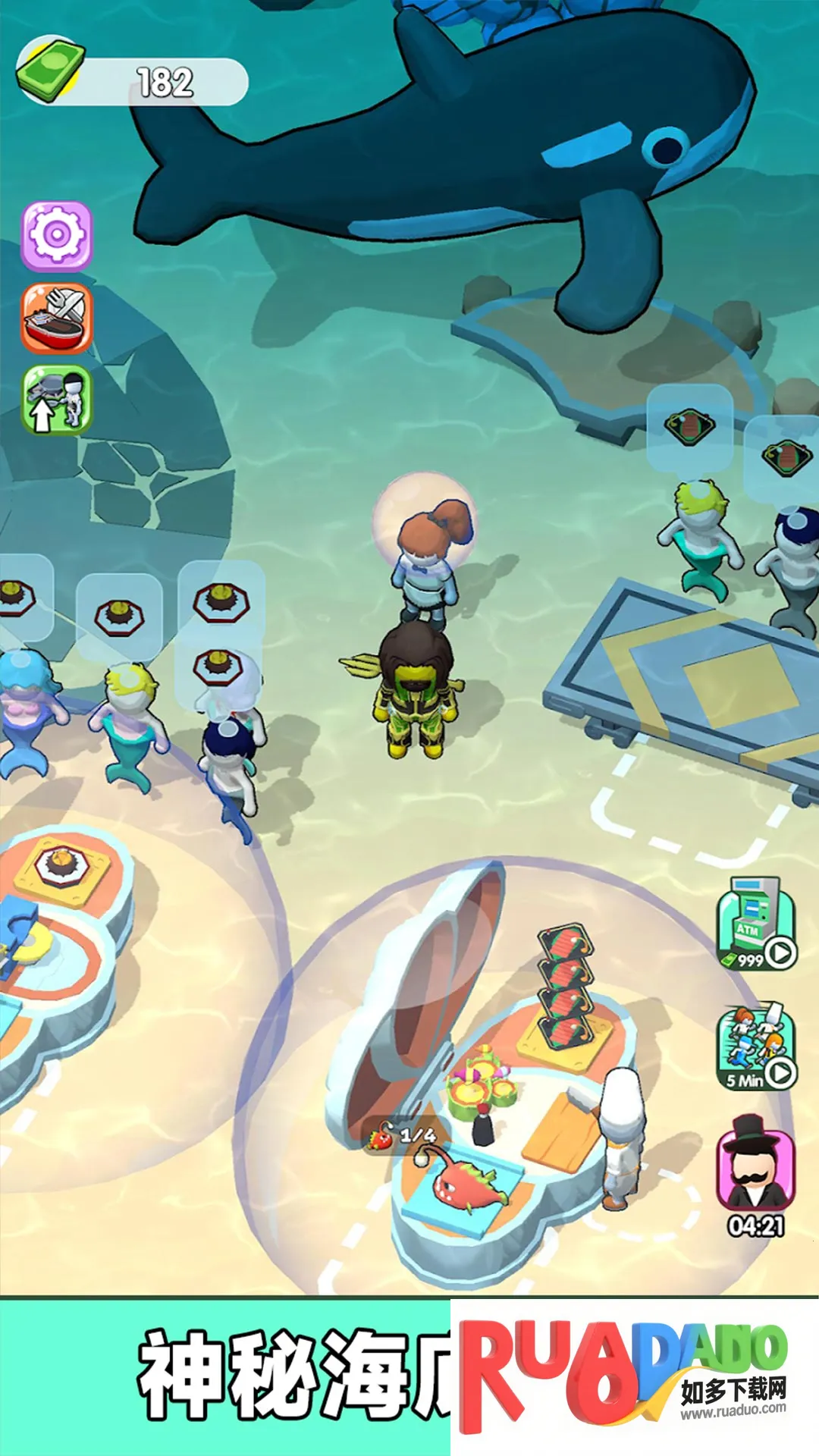Open the sushi boat upgrade menu

tap(57, 318)
